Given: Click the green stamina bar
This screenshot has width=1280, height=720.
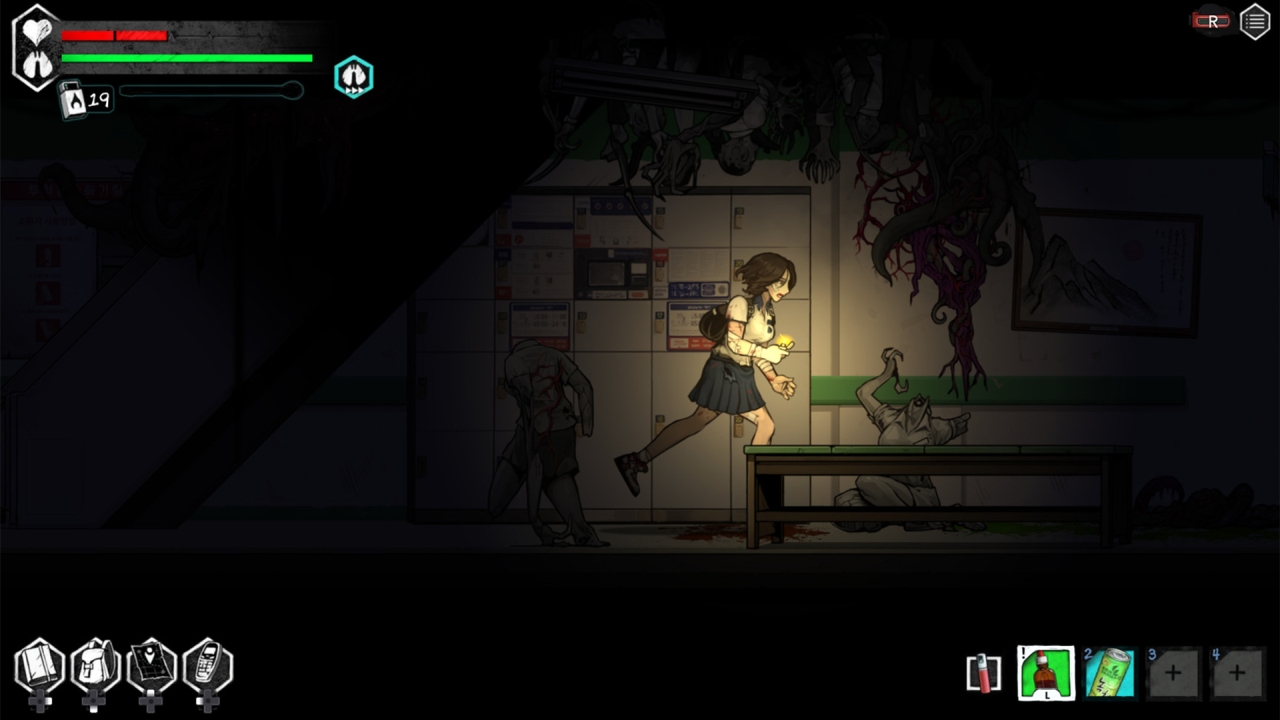Looking at the screenshot, I should click(185, 59).
